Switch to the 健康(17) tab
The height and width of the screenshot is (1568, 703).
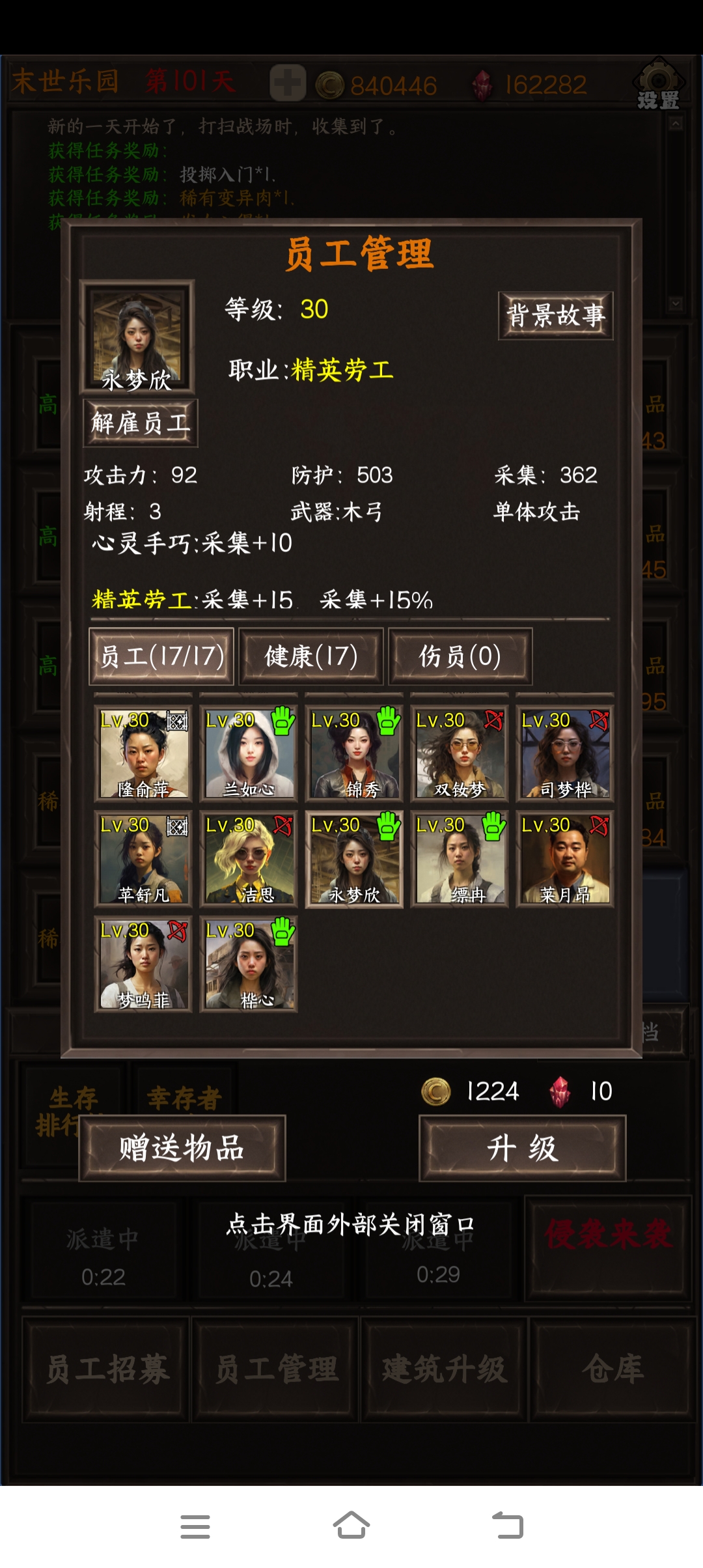click(311, 656)
